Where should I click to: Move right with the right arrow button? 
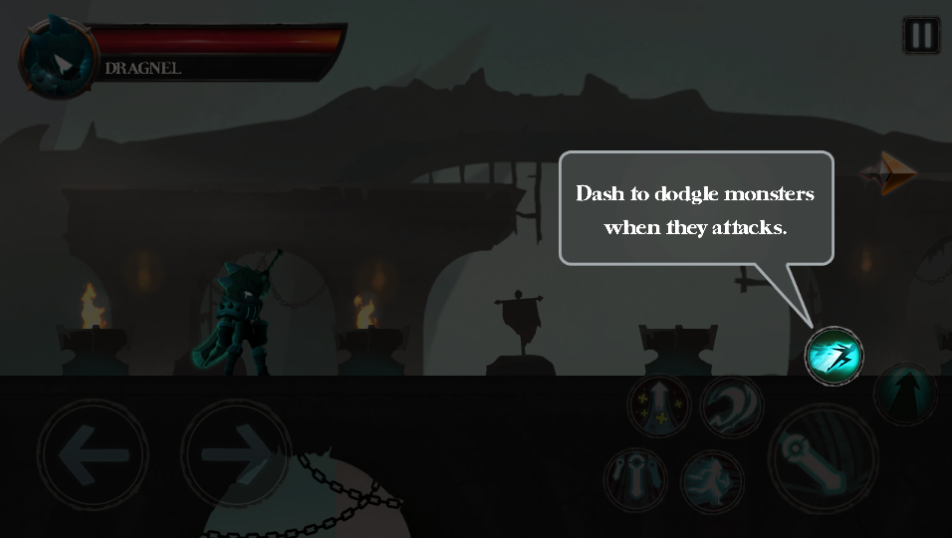tap(235, 455)
